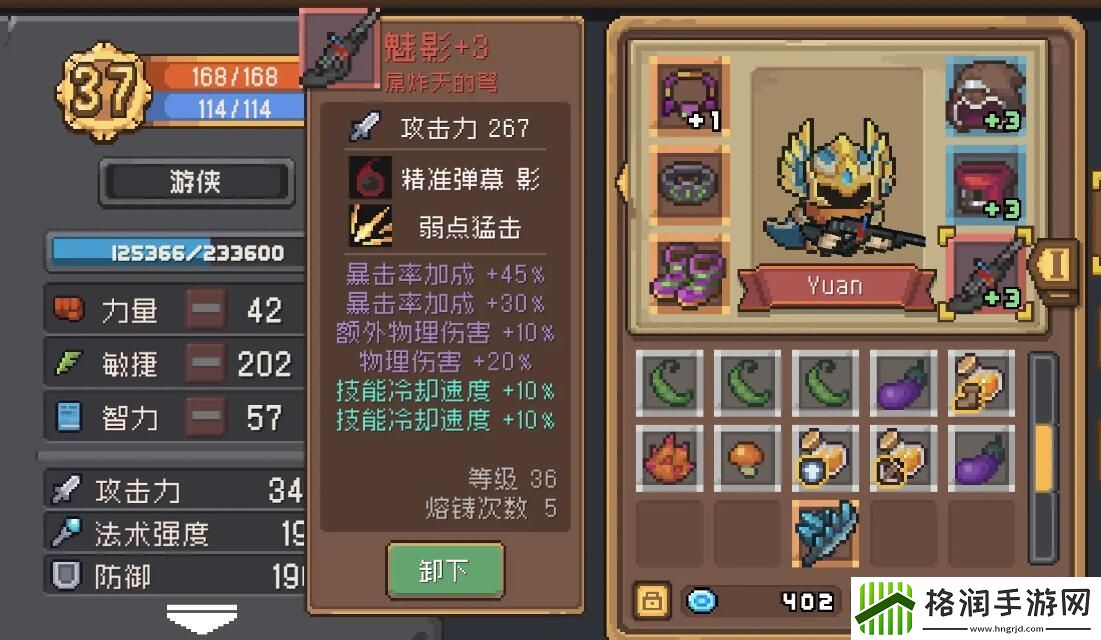Reduce 智力 using its minus button
This screenshot has width=1101, height=640.
206,416
